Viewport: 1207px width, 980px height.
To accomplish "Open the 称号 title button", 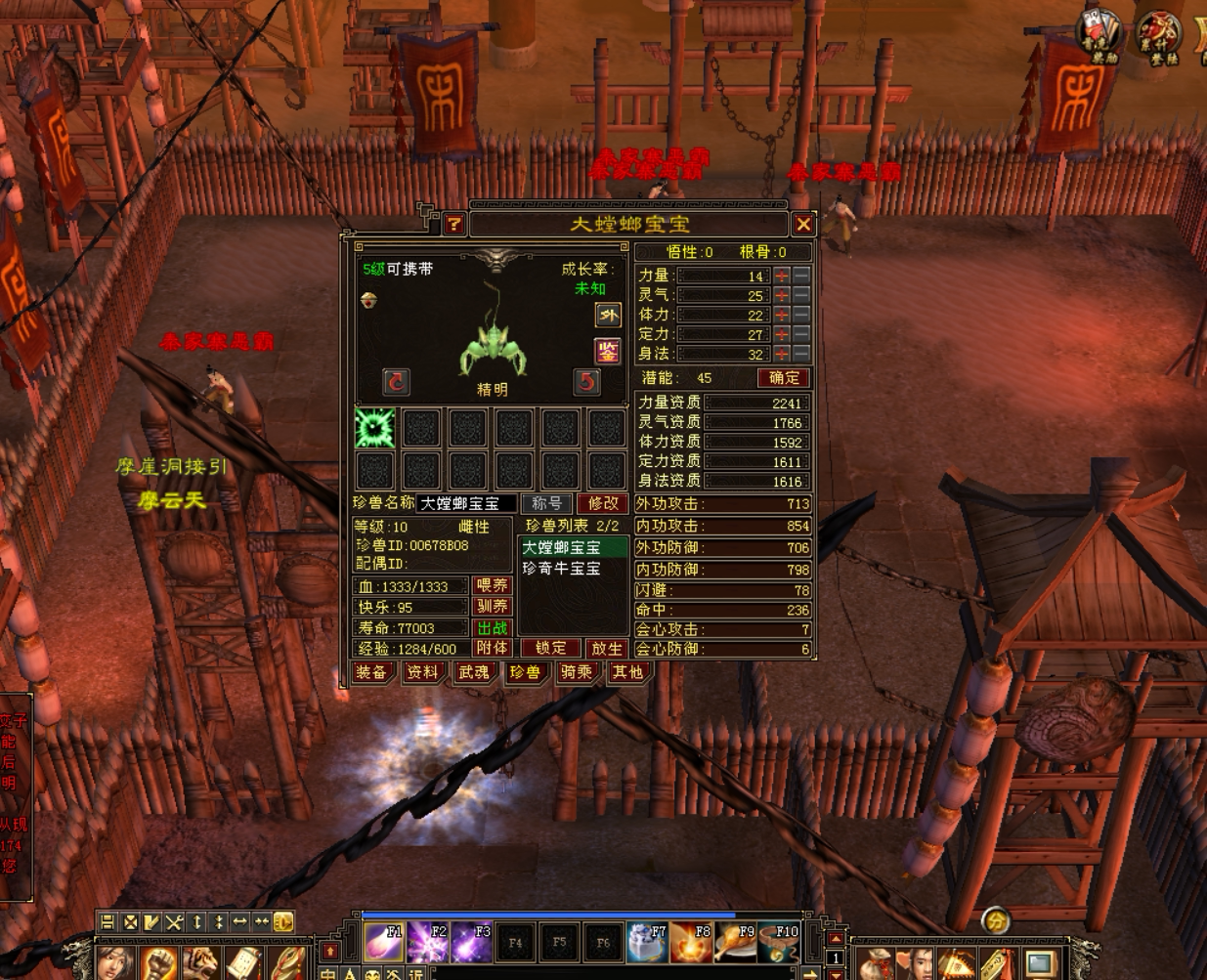I will pyautogui.click(x=546, y=503).
